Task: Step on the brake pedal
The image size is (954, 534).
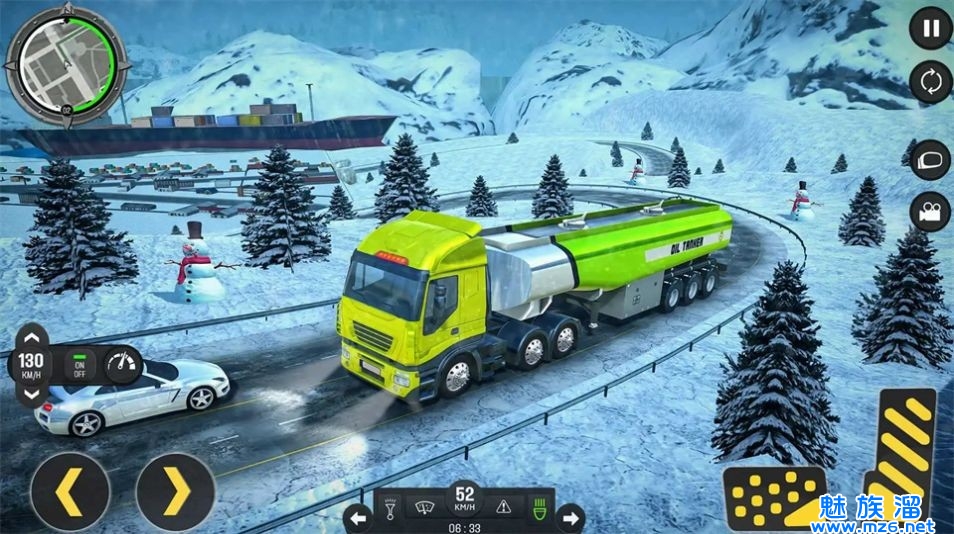Action: coord(775,497)
